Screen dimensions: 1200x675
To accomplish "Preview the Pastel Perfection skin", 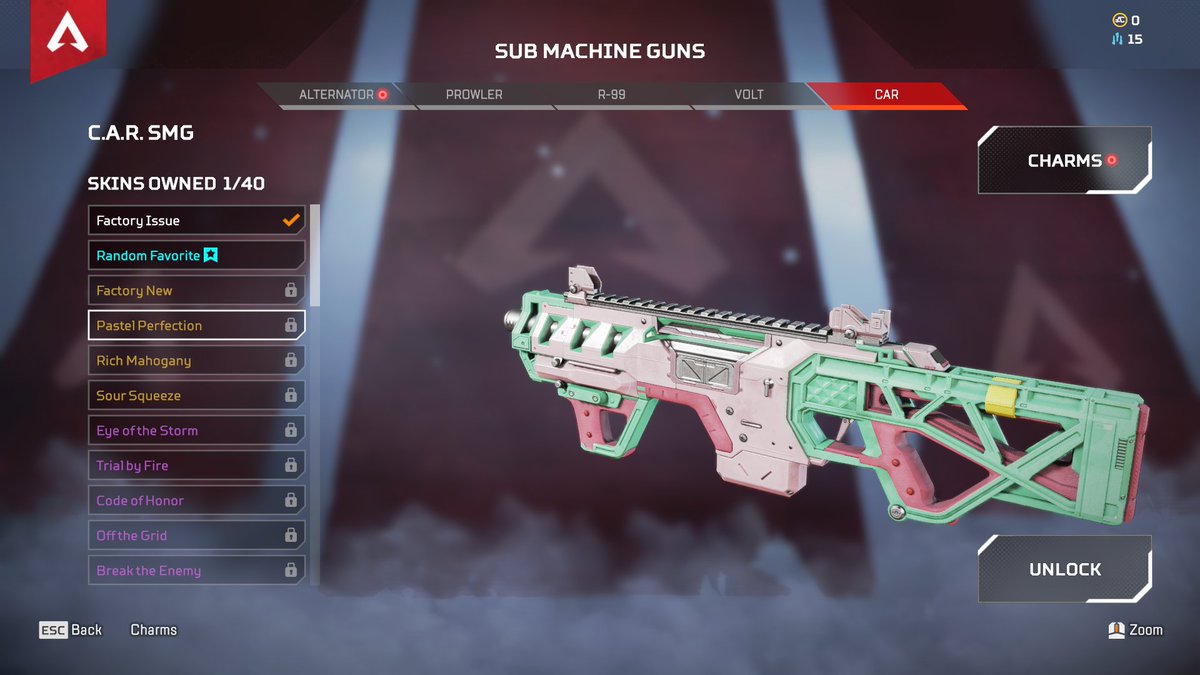I will (196, 326).
